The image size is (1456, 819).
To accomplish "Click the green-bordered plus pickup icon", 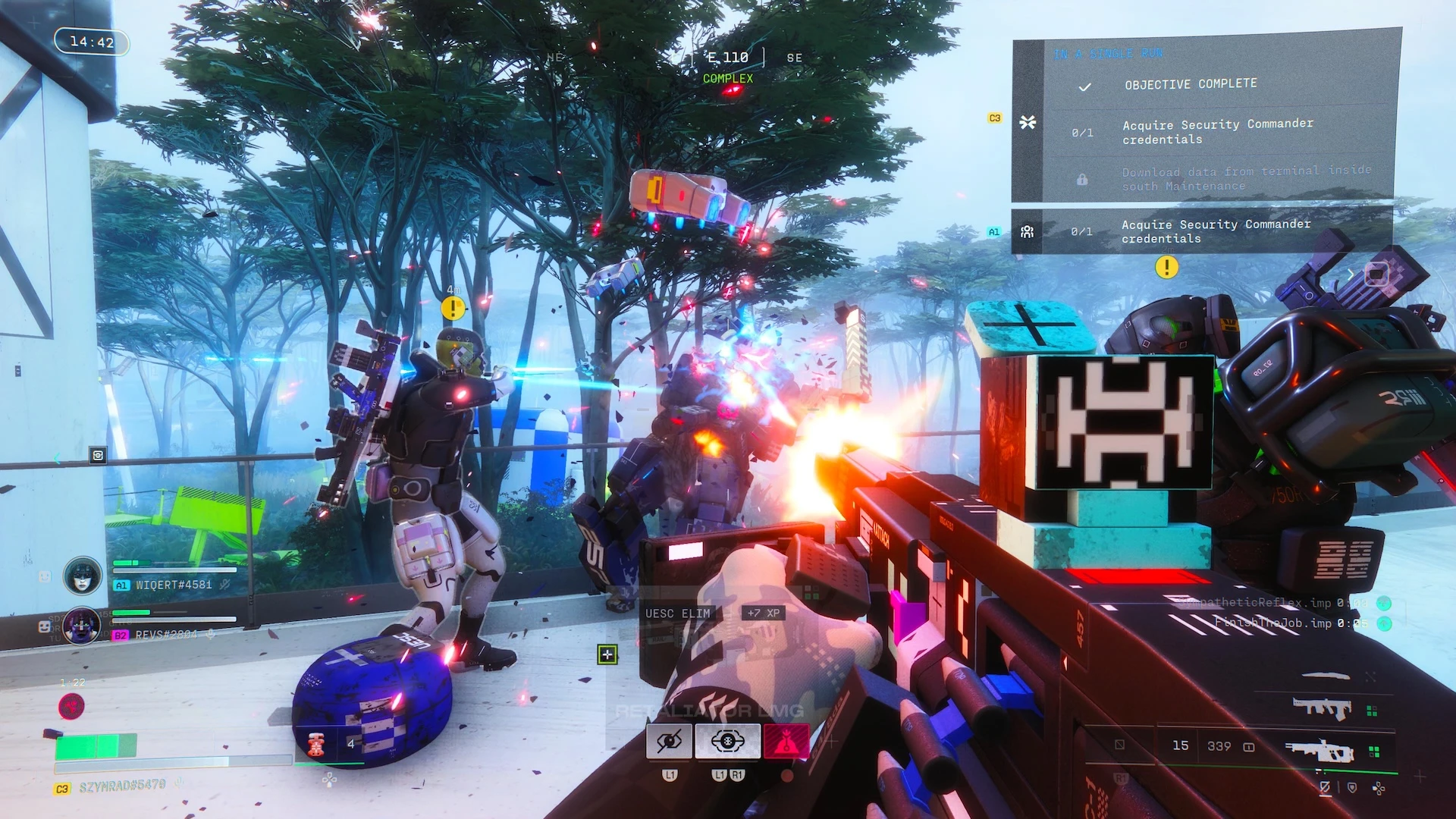I will pyautogui.click(x=607, y=654).
